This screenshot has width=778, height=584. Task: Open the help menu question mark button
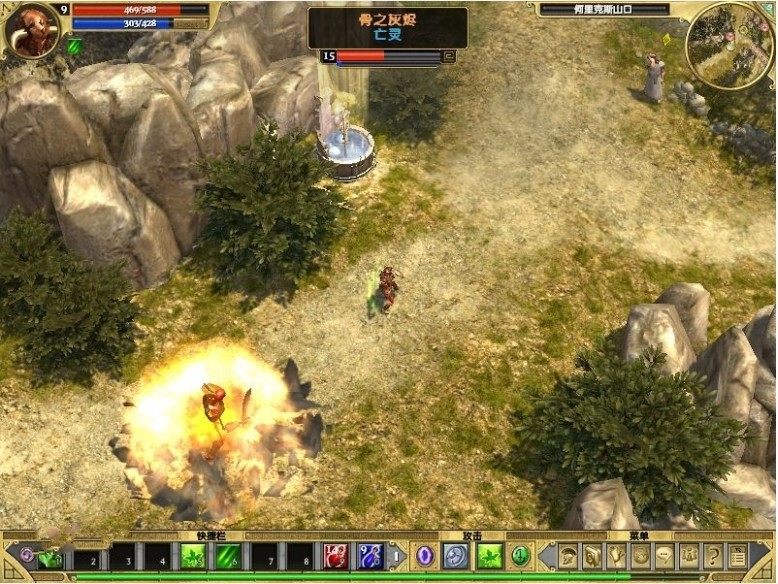pos(713,556)
